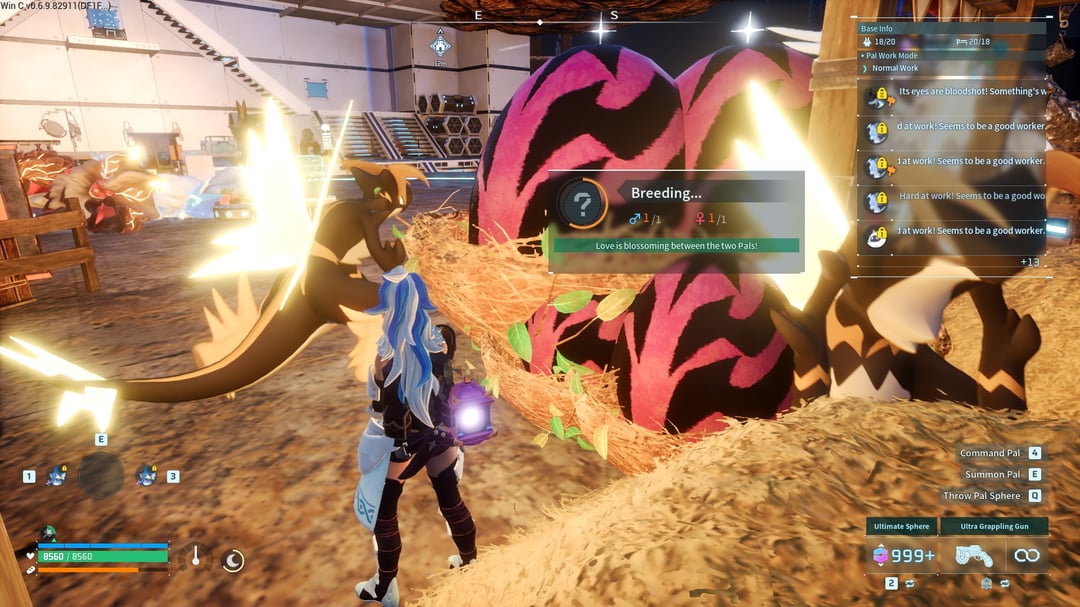Open the Base Info panel header
Screen dimensions: 1080x607
[x=880, y=28]
